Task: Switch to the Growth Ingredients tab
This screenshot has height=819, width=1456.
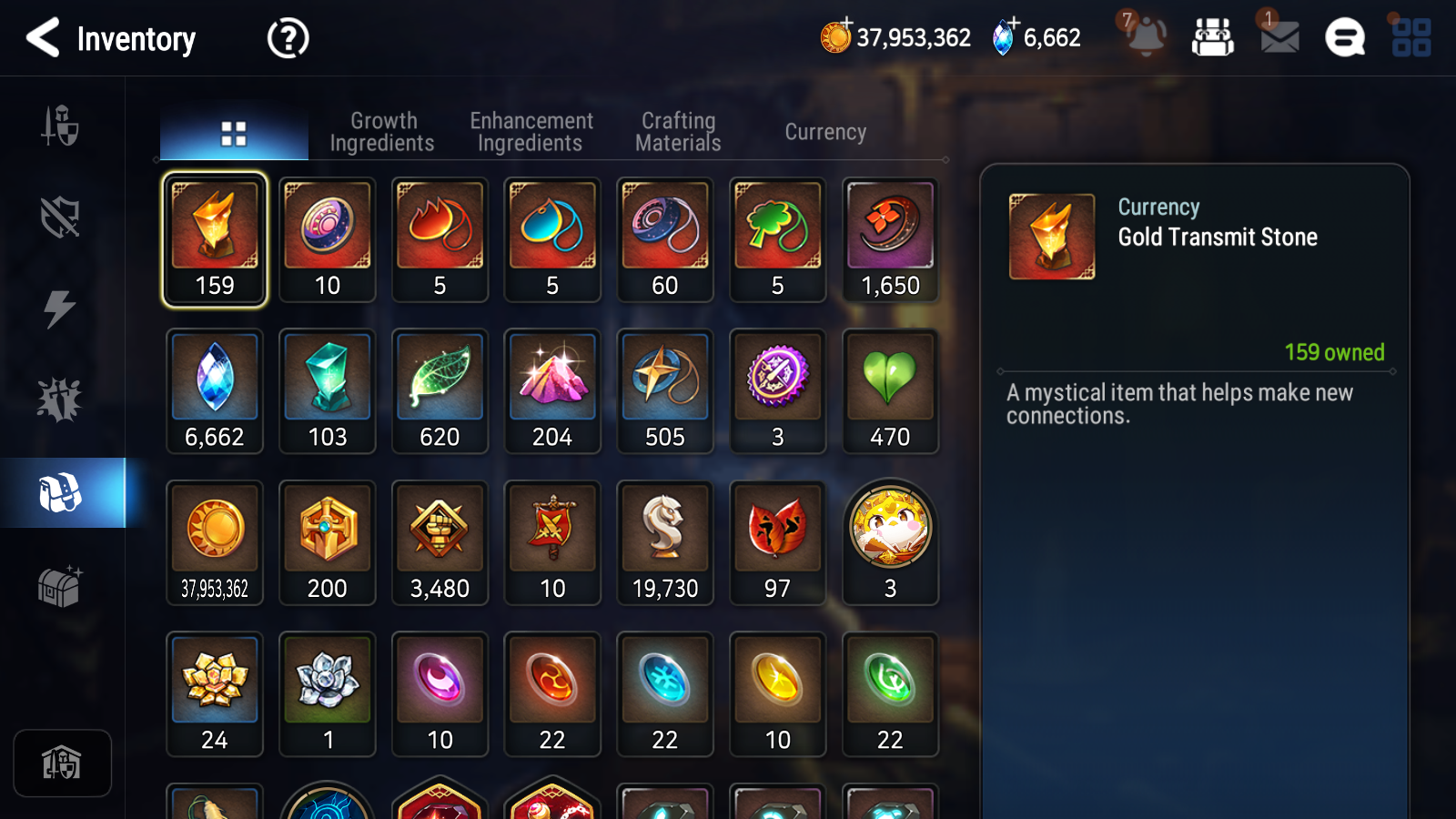Action: click(x=382, y=132)
